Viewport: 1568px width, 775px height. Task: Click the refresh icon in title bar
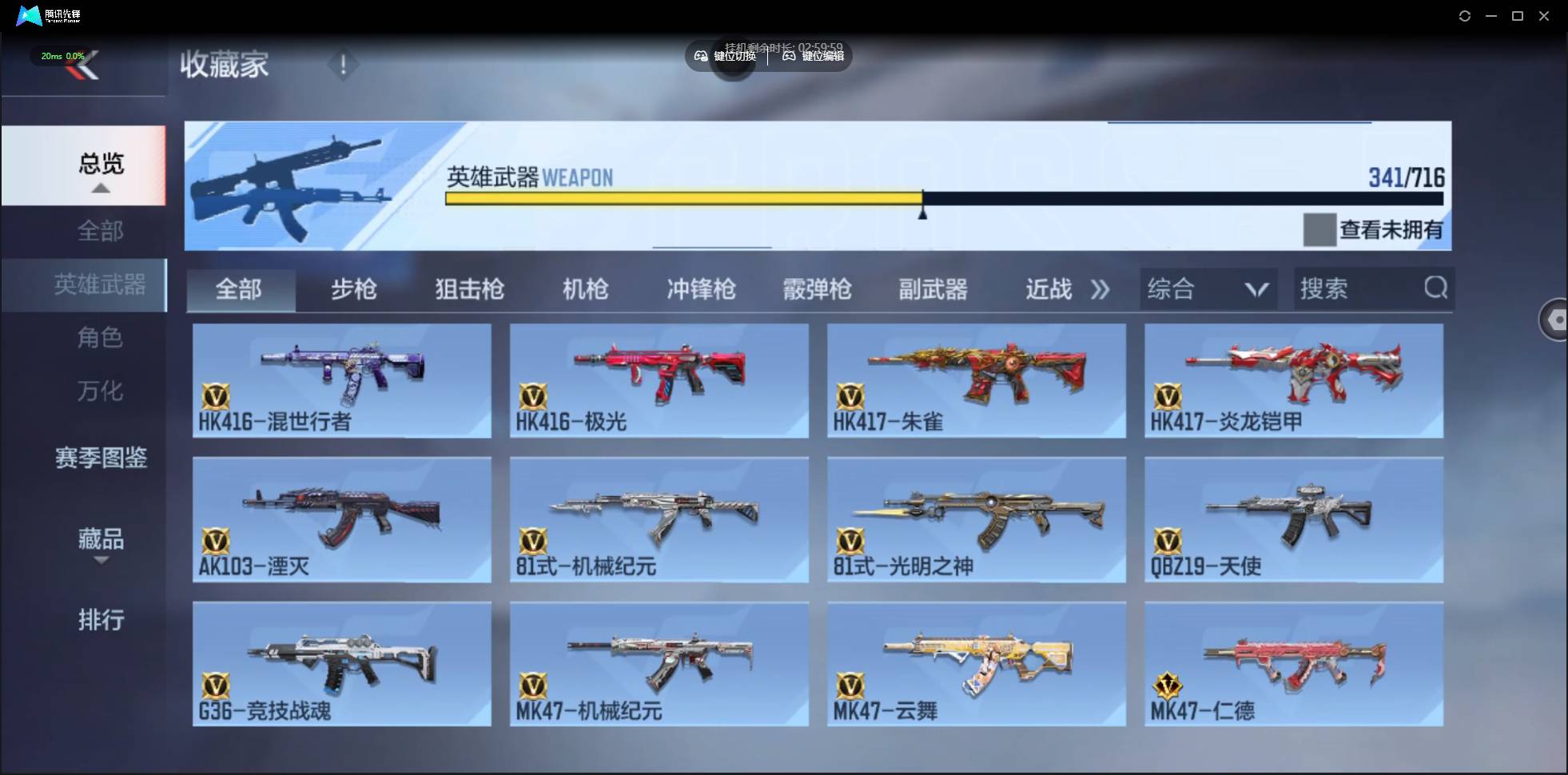[1466, 15]
